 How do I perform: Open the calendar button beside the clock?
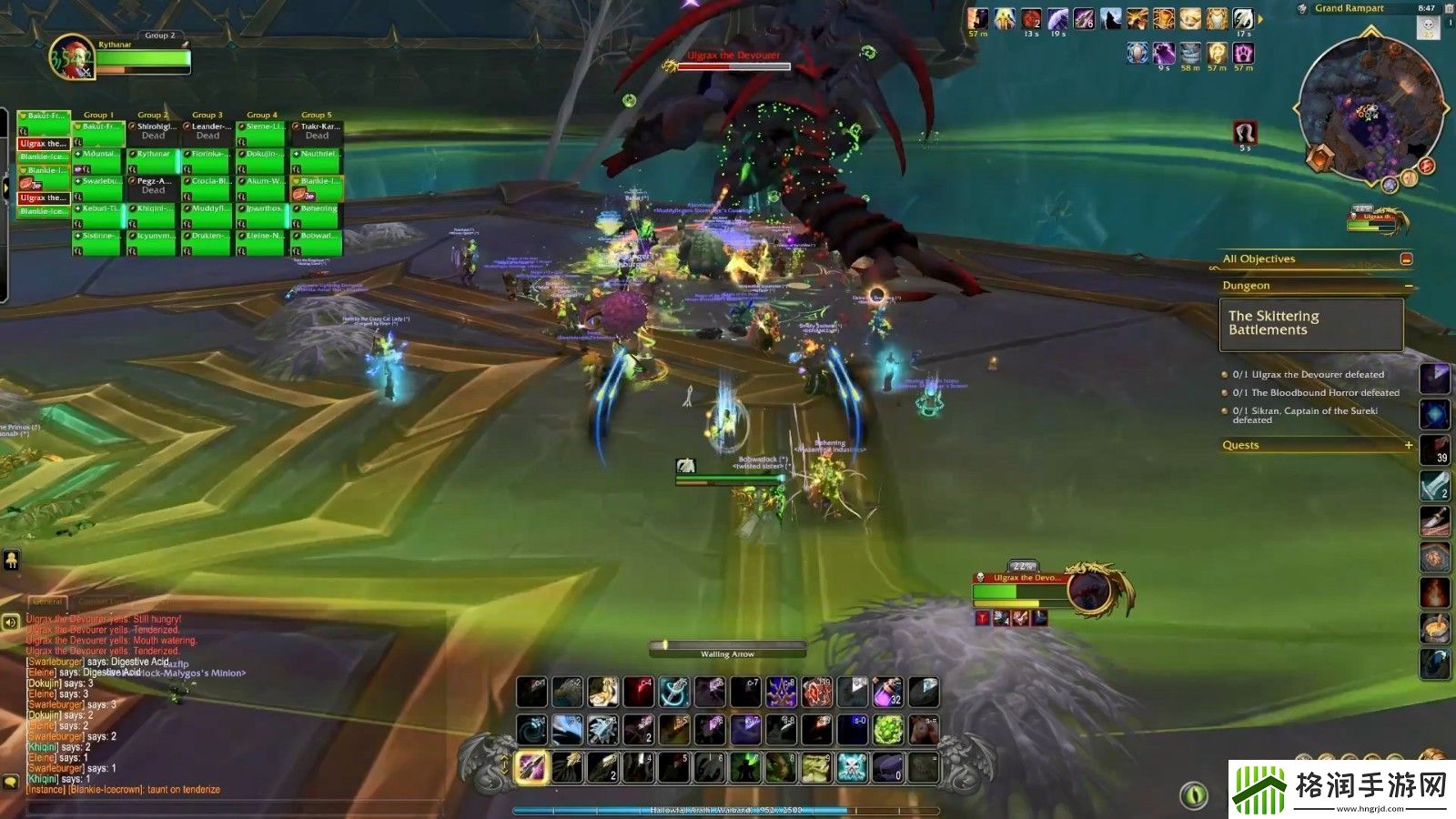[1449, 8]
